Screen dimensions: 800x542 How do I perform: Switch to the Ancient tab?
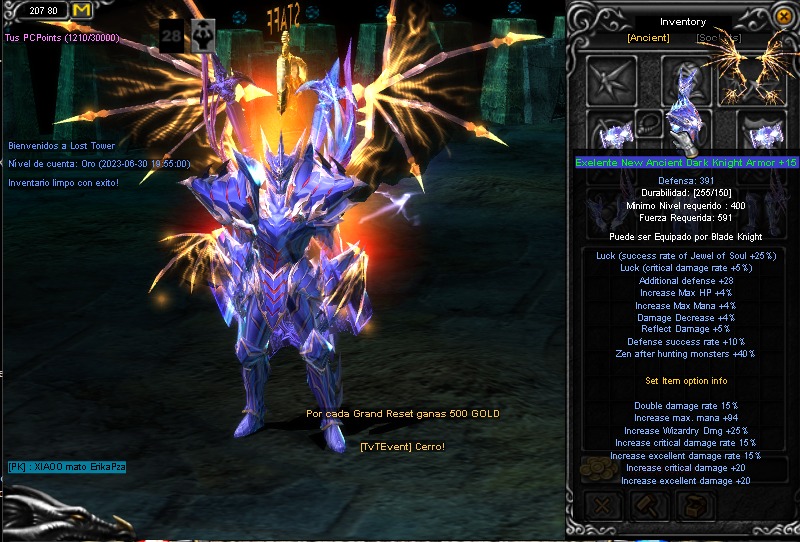(x=647, y=38)
